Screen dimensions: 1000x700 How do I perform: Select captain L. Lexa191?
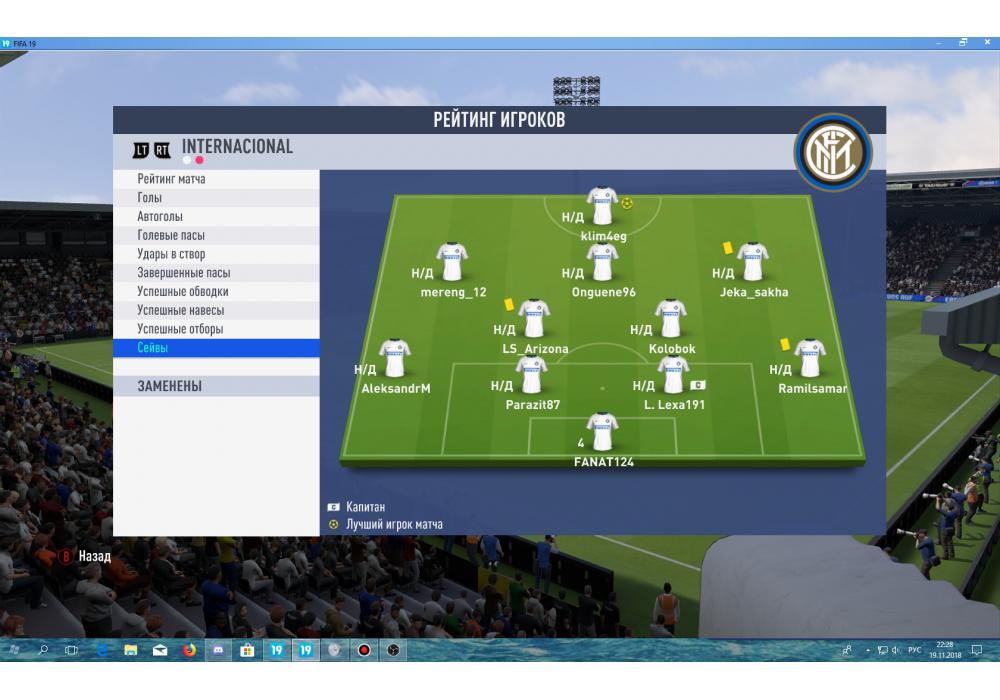coord(673,376)
